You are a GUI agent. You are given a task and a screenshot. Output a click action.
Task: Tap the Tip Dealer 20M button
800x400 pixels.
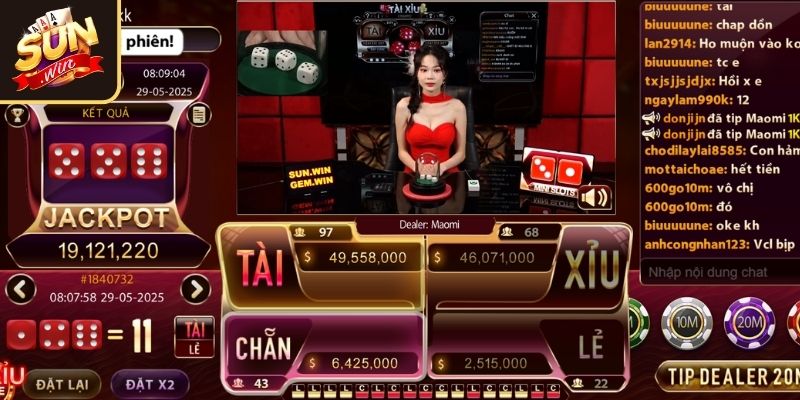729,376
